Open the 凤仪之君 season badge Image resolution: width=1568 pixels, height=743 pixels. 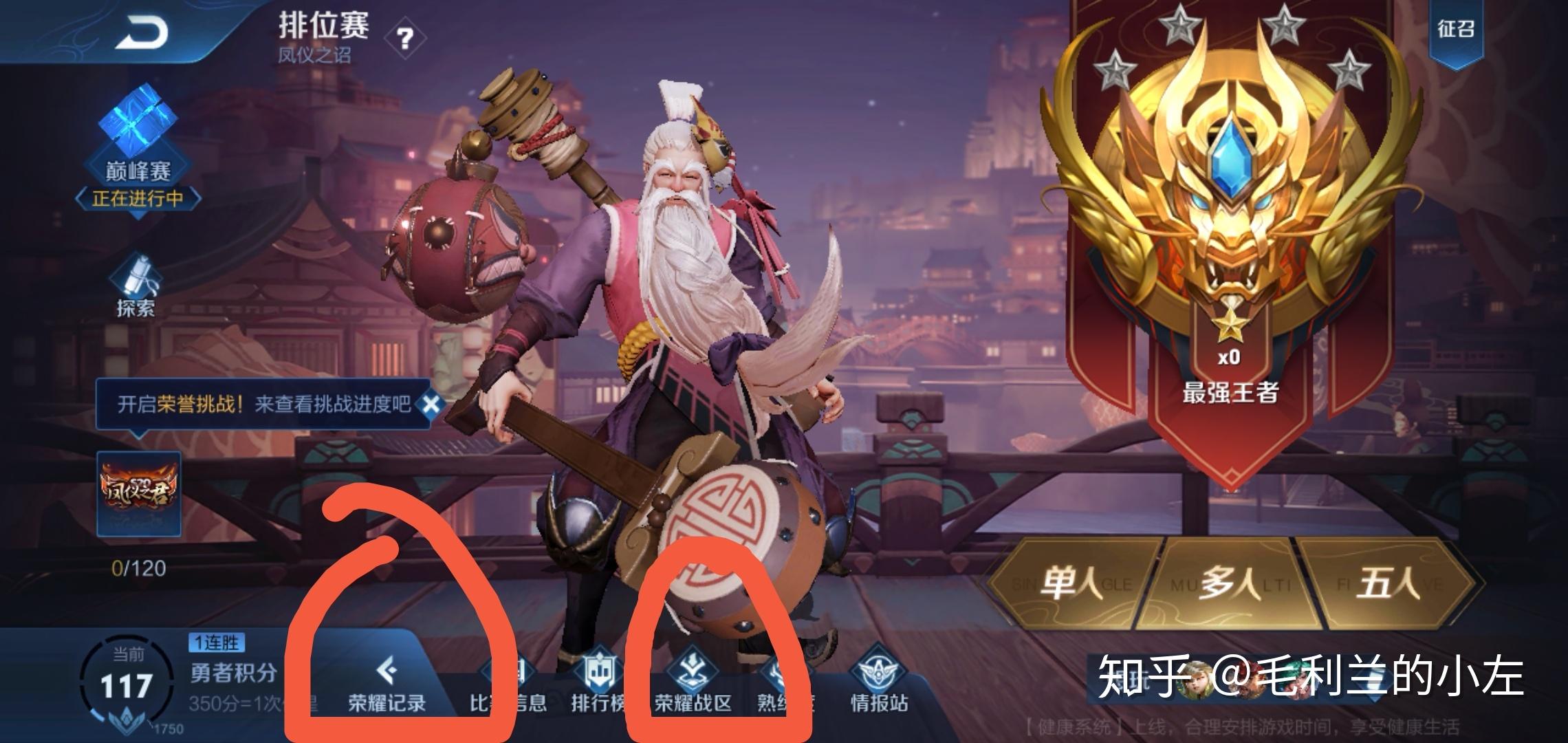(x=139, y=493)
